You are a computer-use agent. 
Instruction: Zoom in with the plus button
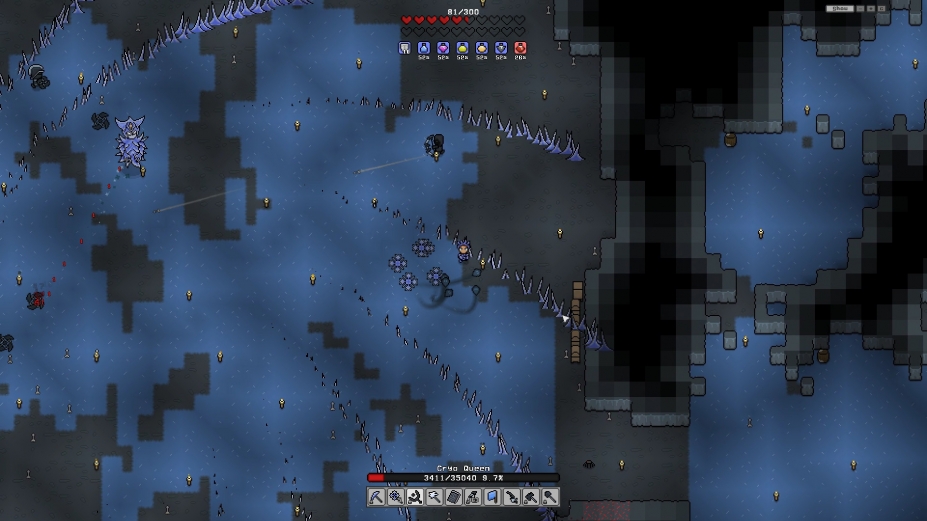click(870, 9)
